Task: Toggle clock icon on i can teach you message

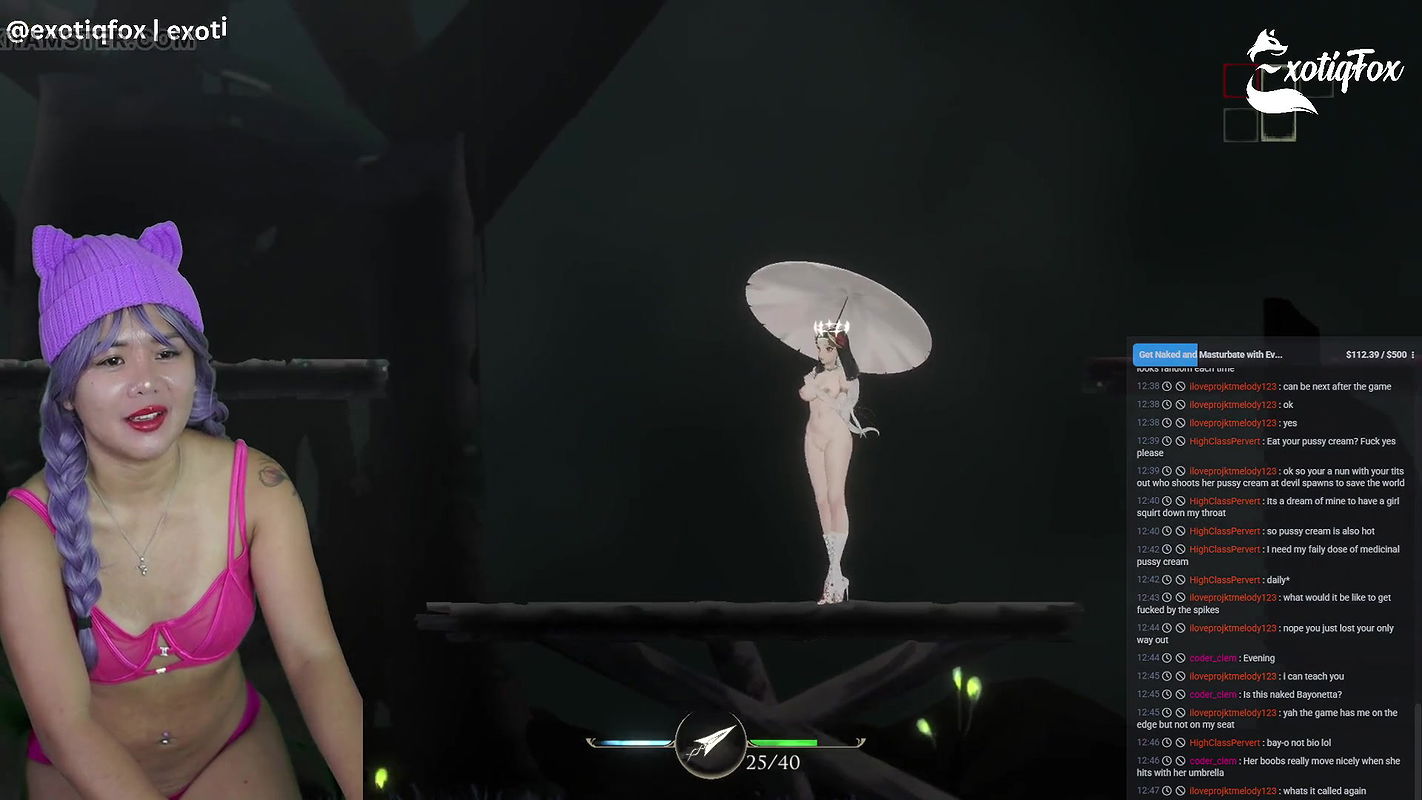Action: click(x=1166, y=676)
